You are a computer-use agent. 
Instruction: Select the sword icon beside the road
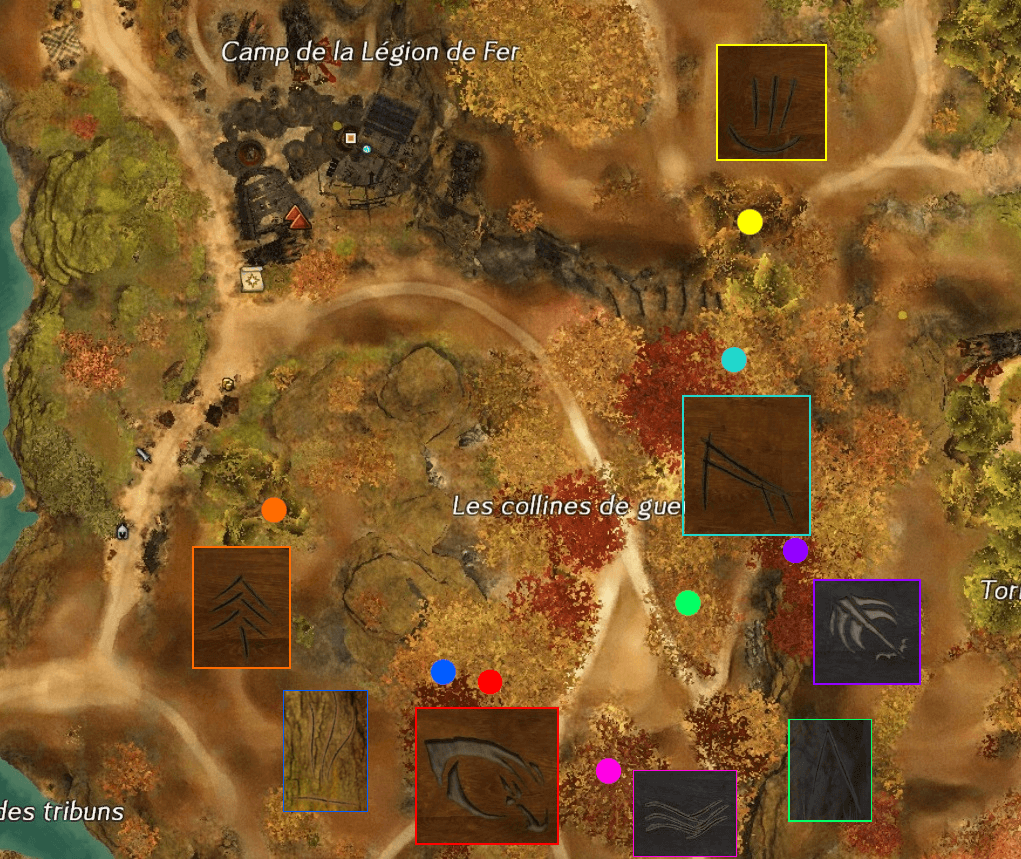143,455
